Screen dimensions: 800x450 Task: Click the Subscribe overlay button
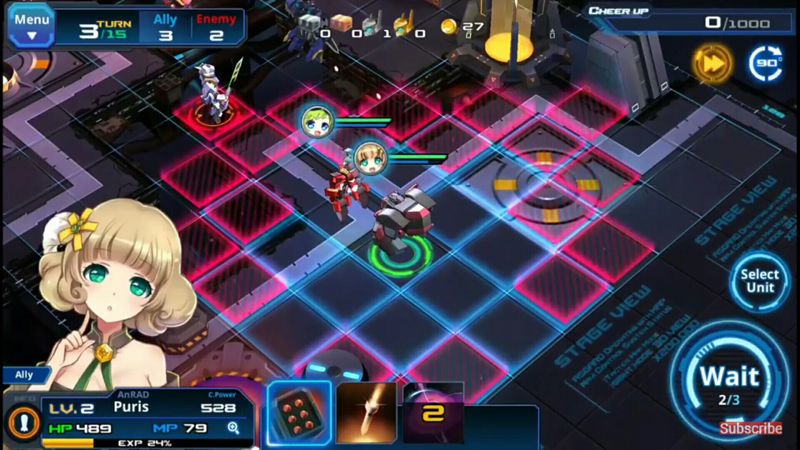751,428
